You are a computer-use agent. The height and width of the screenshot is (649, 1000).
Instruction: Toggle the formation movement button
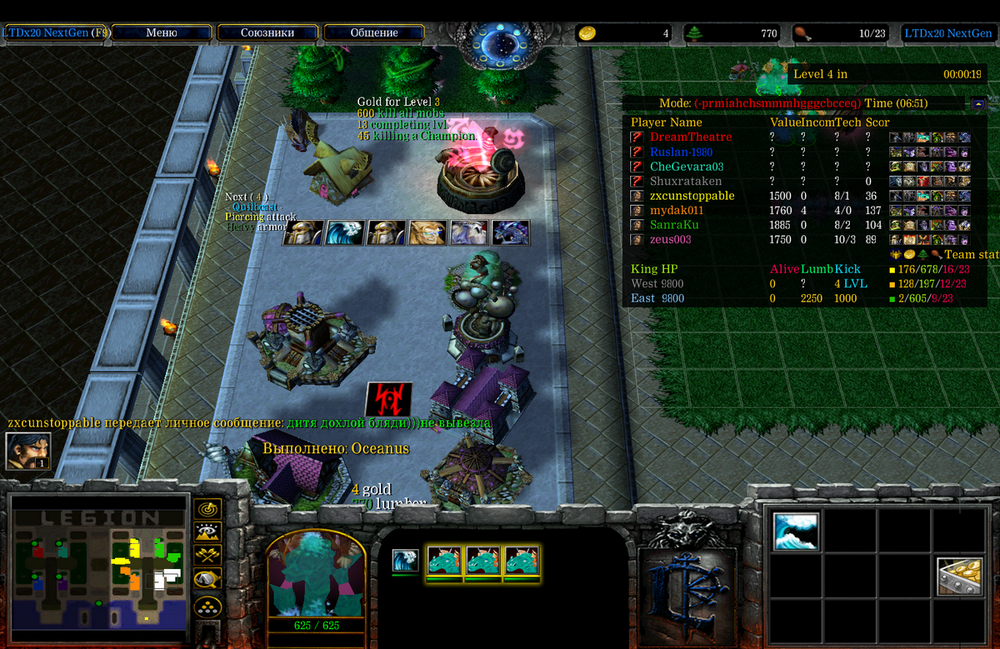pos(207,605)
